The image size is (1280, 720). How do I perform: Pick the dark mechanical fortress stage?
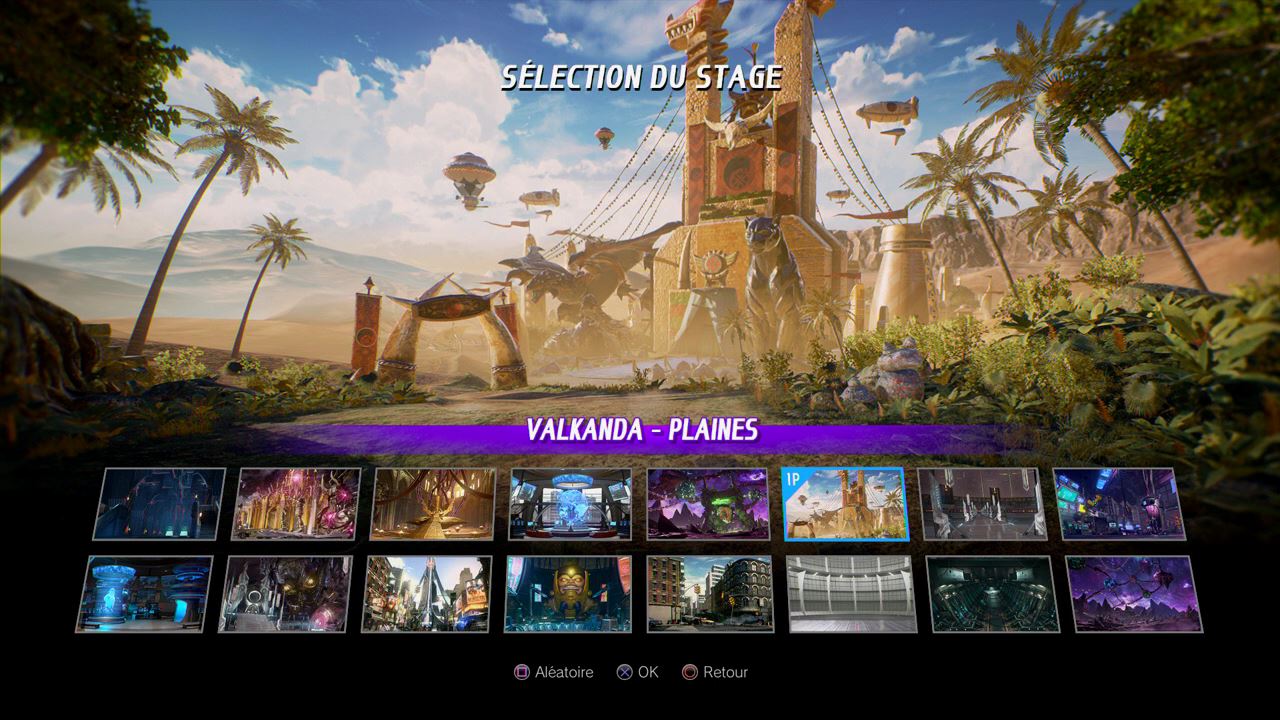(x=286, y=594)
